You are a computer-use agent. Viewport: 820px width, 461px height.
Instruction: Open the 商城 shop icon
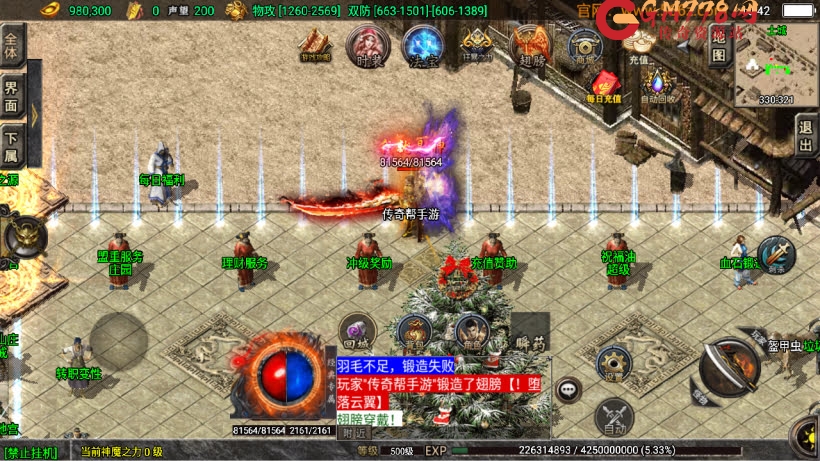click(583, 45)
